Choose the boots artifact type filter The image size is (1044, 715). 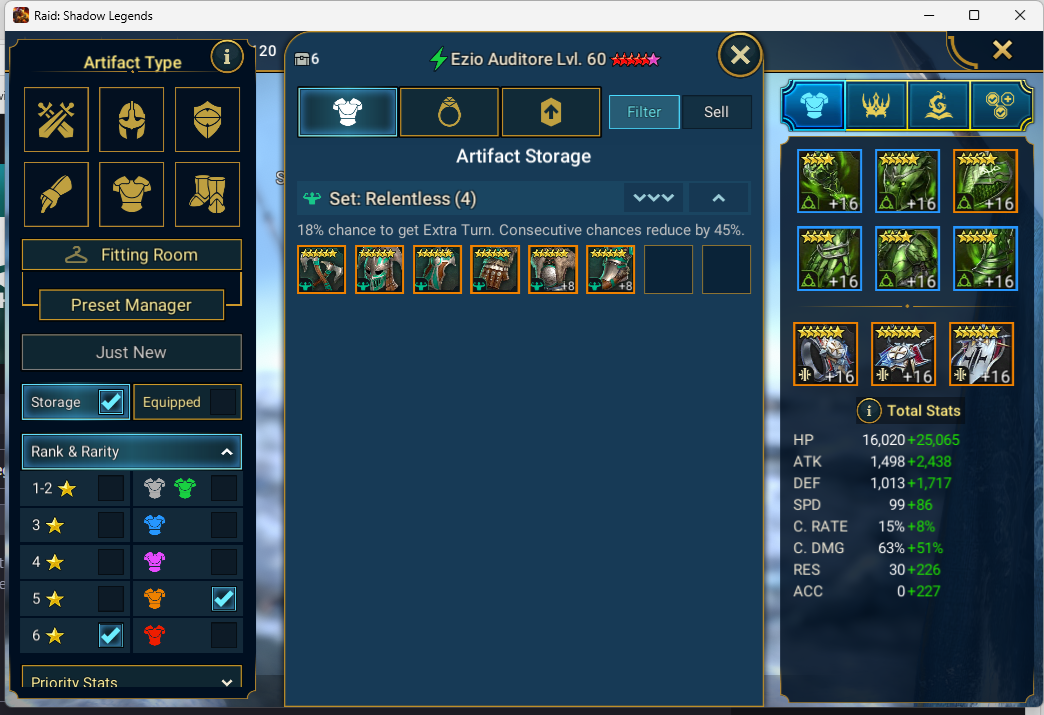[207, 194]
